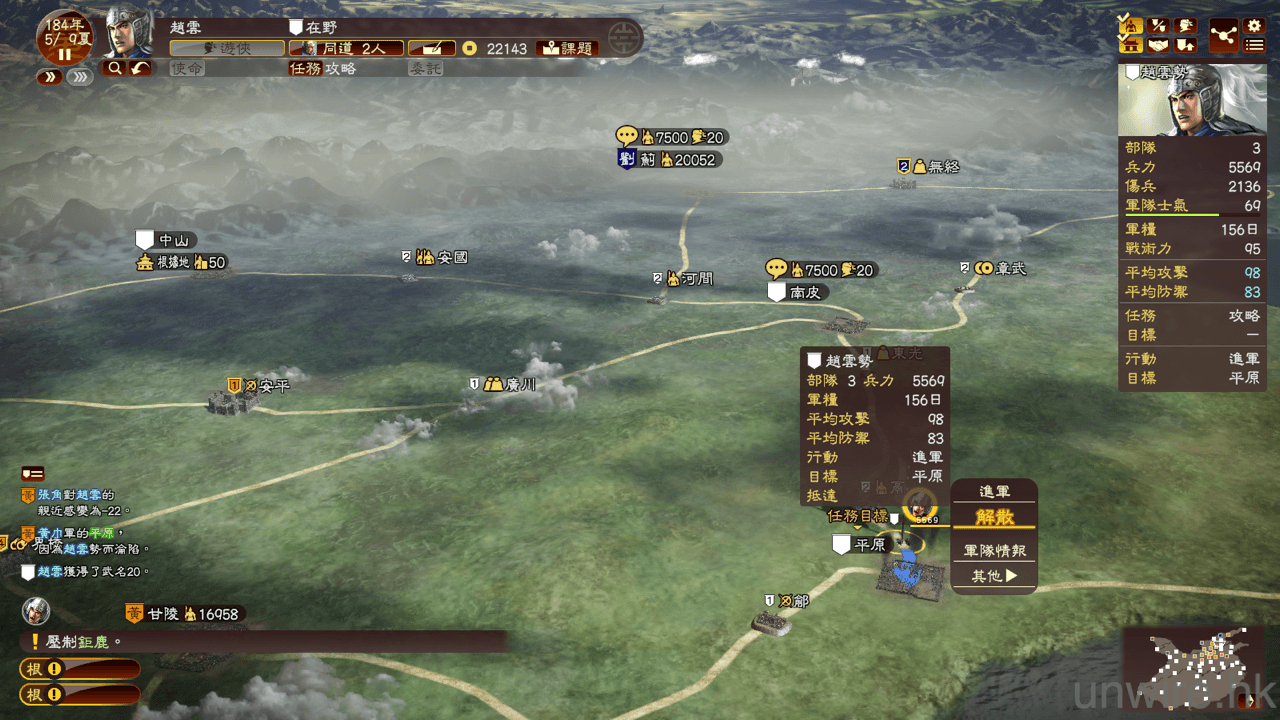Toggle the checked building display filter

(1130, 44)
